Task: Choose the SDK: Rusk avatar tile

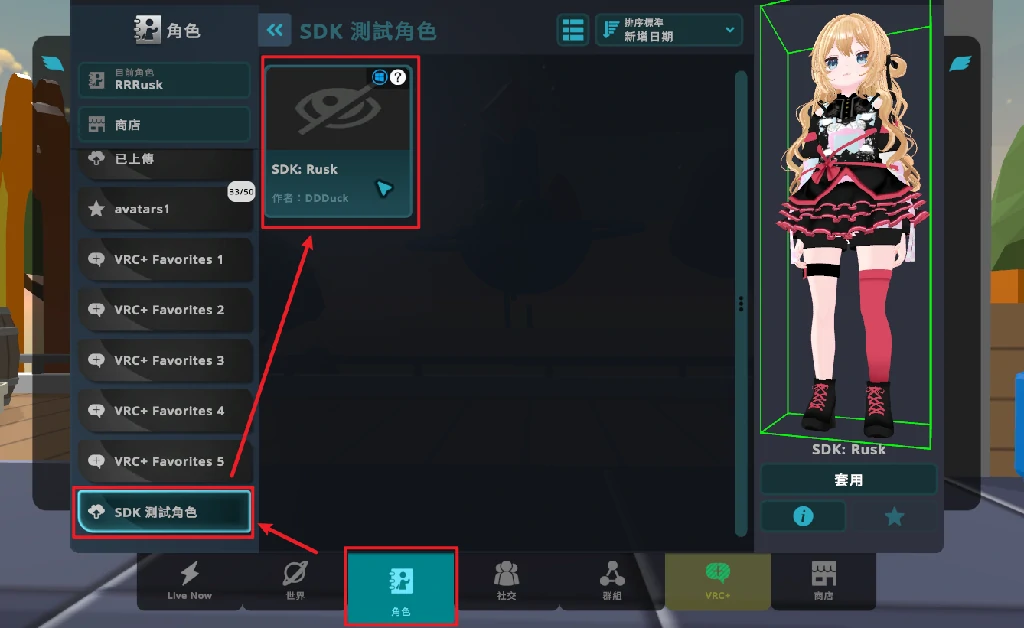Action: (x=337, y=140)
